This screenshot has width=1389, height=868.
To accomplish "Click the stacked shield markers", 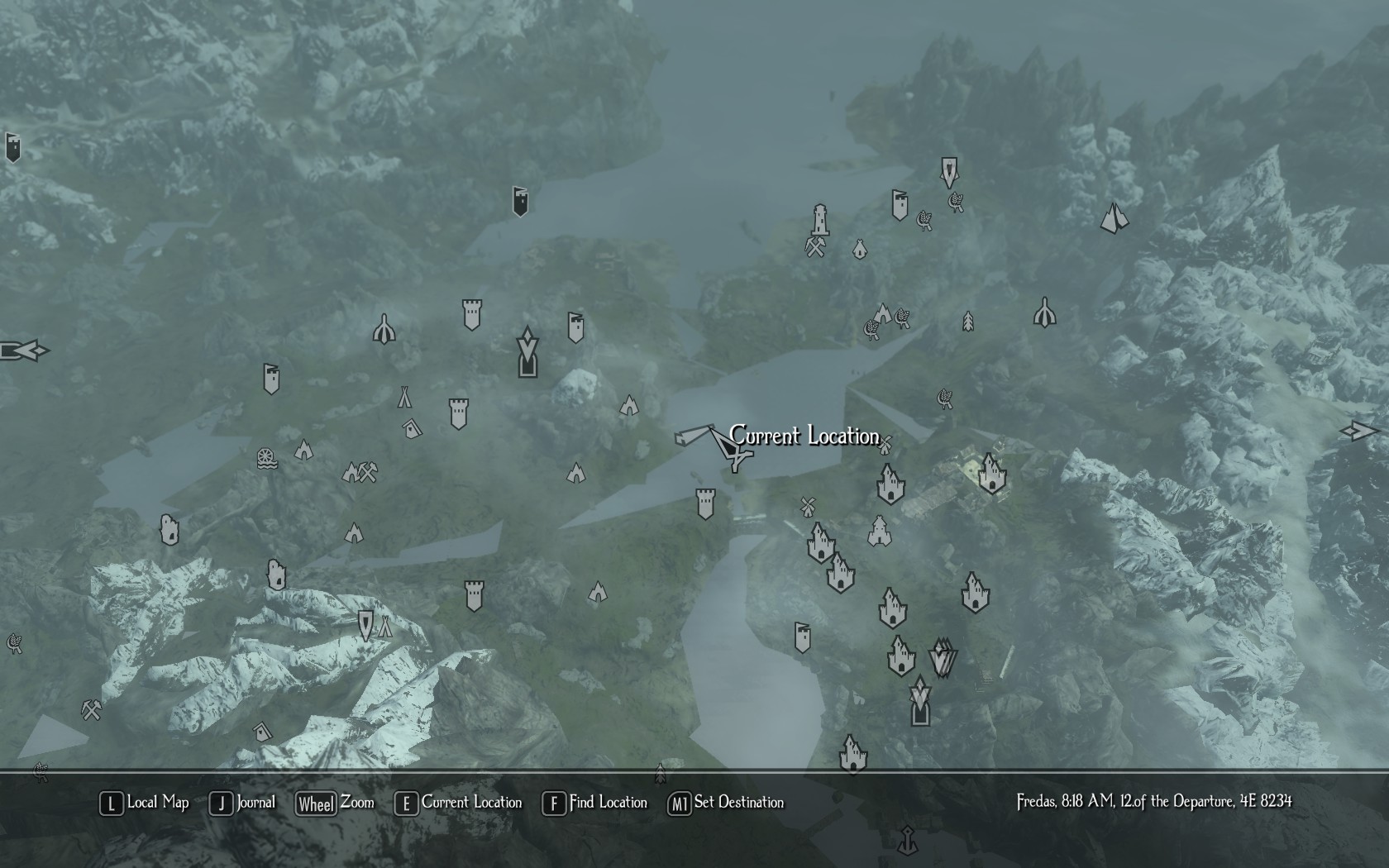I will [942, 659].
